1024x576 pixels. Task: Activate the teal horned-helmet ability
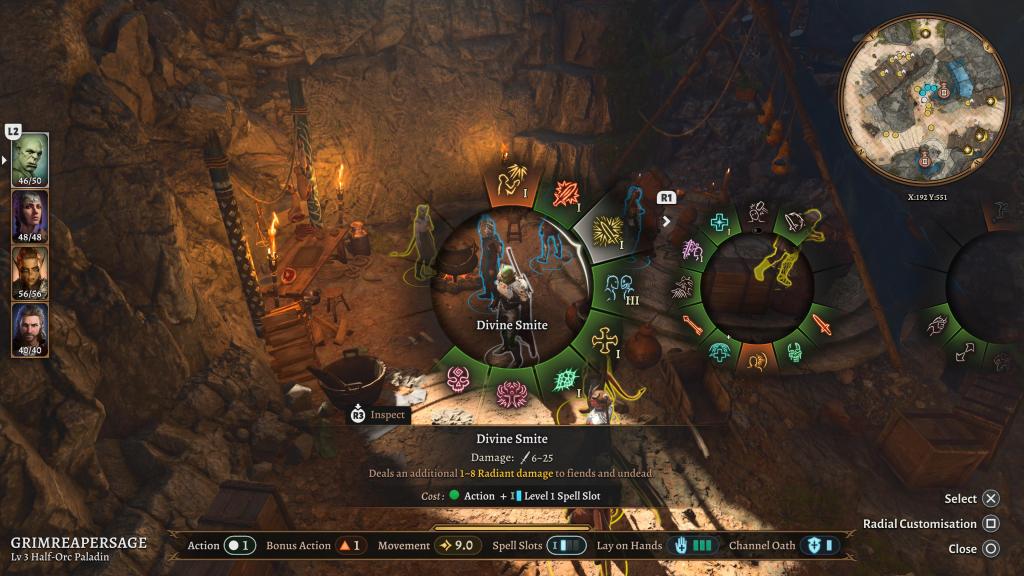coord(794,351)
